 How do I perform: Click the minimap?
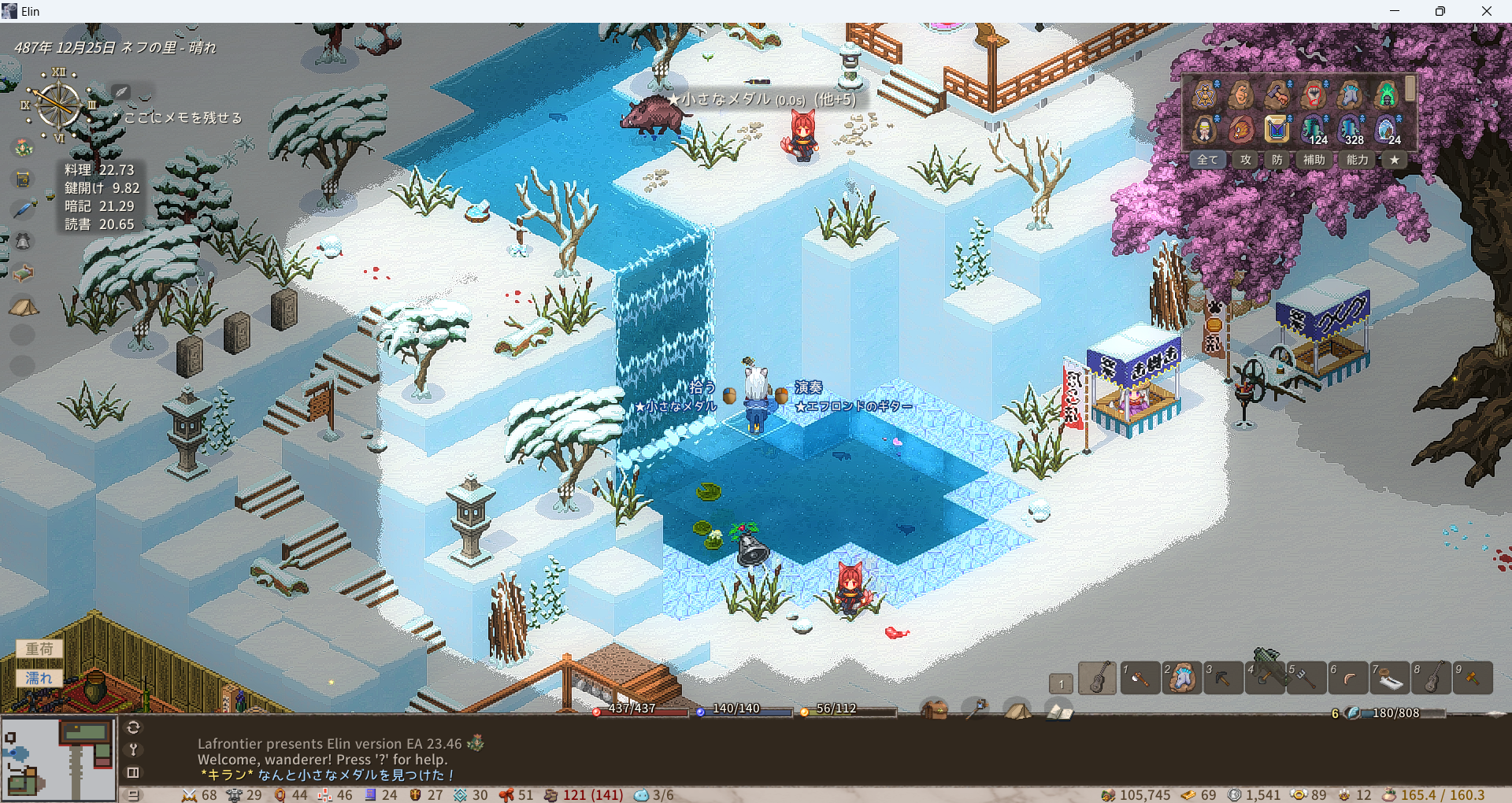[x=58, y=758]
